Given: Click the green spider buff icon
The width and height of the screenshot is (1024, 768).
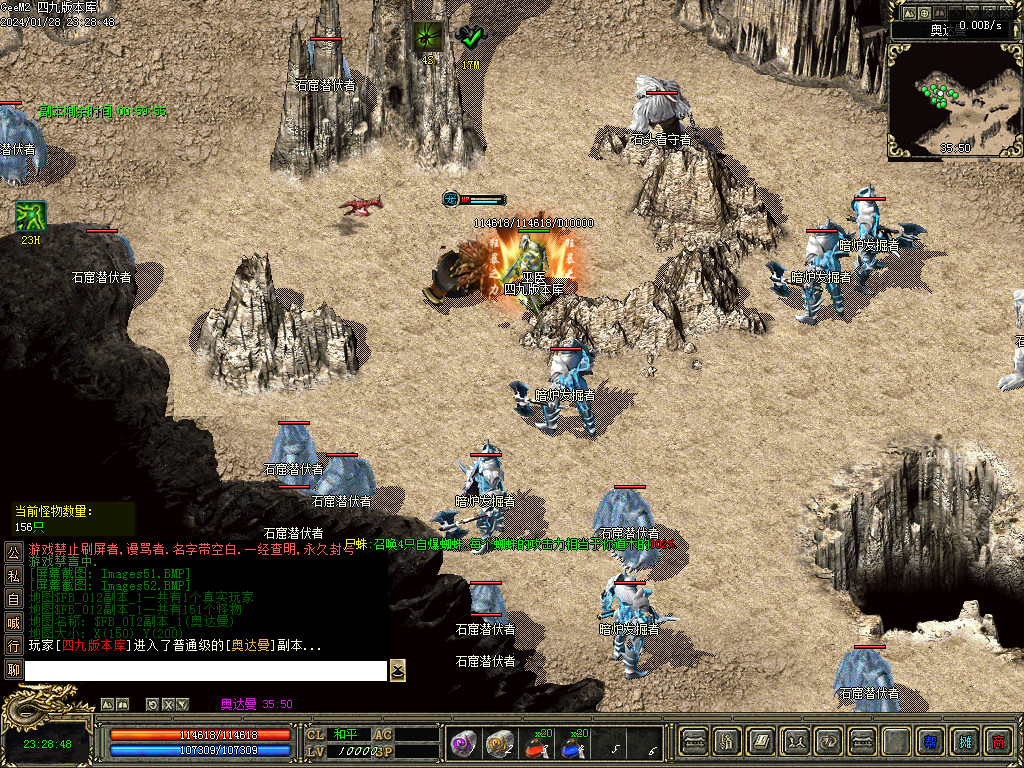Looking at the screenshot, I should click(x=428, y=37).
